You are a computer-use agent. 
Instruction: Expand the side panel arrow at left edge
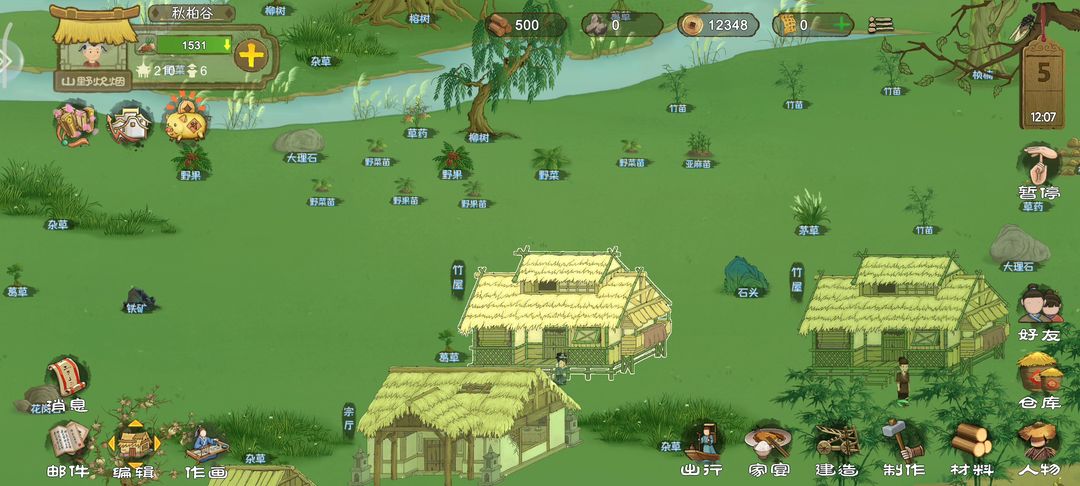[6, 60]
